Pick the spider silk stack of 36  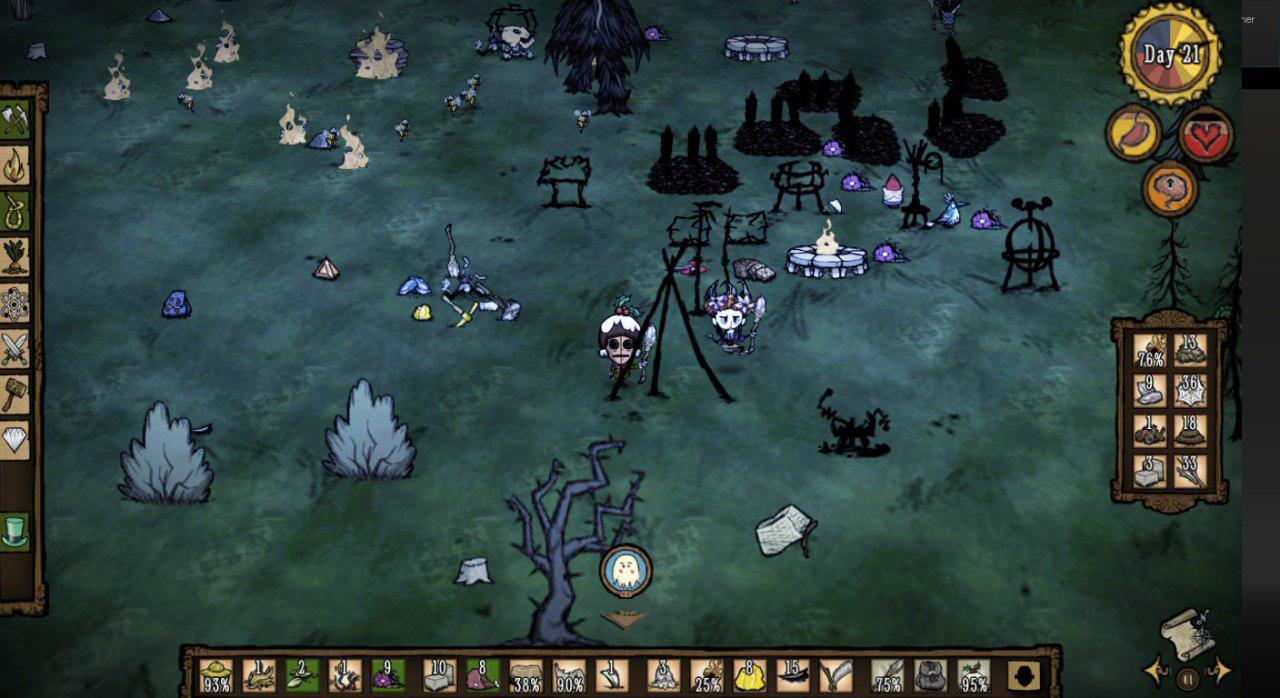tap(1190, 390)
